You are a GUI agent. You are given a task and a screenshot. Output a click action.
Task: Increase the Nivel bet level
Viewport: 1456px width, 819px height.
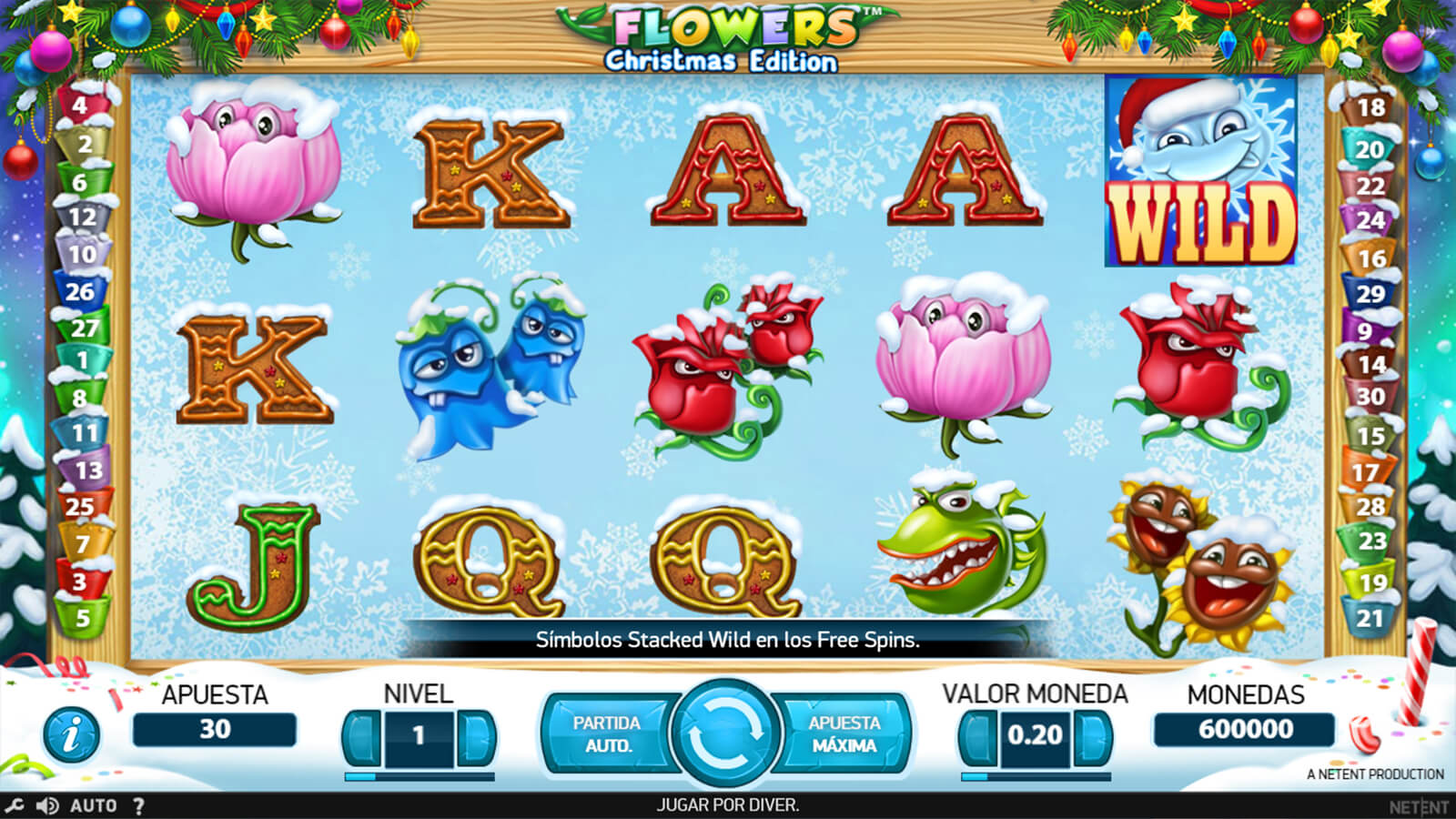476,735
